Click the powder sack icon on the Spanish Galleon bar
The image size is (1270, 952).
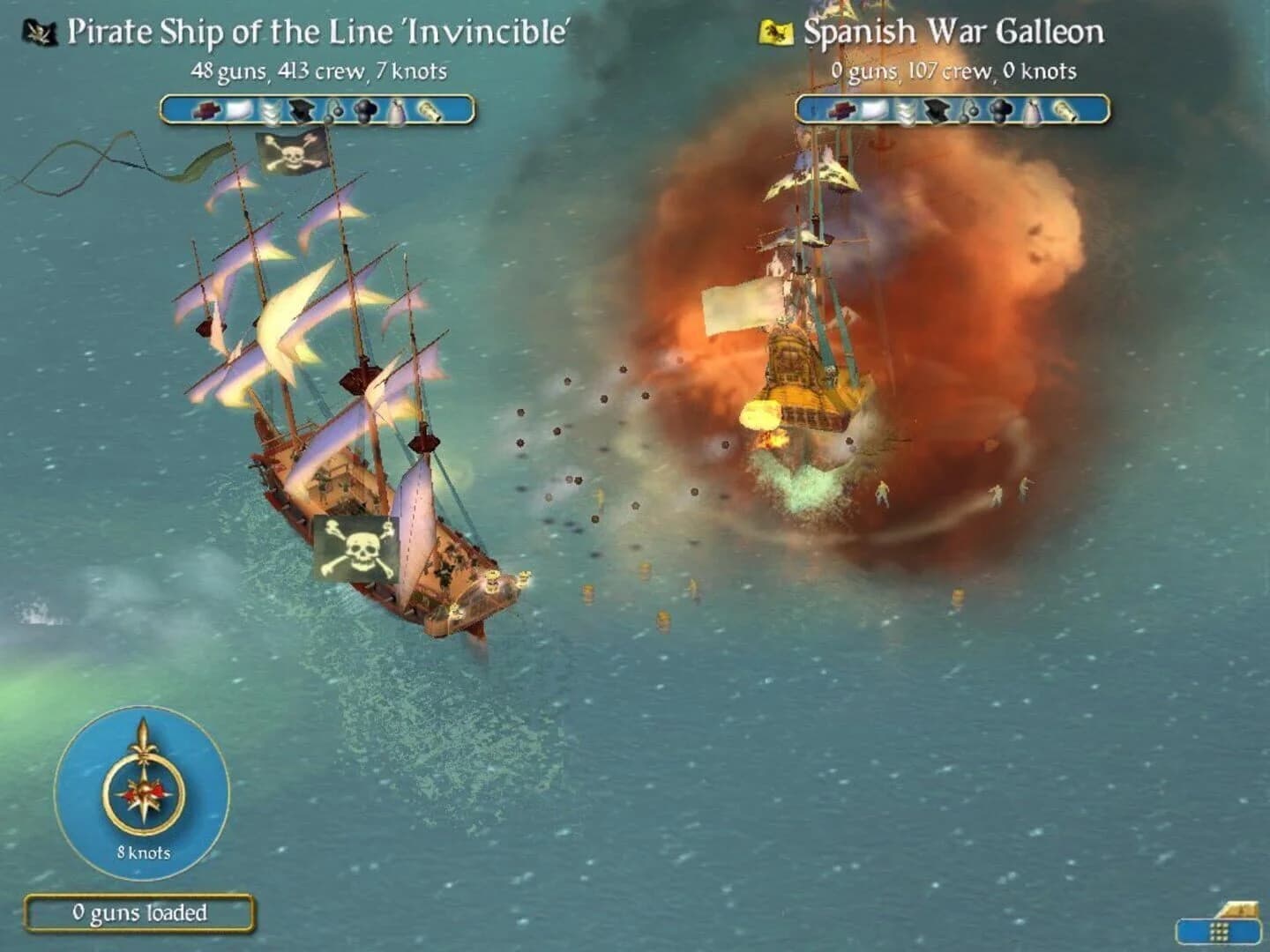[x=1032, y=111]
